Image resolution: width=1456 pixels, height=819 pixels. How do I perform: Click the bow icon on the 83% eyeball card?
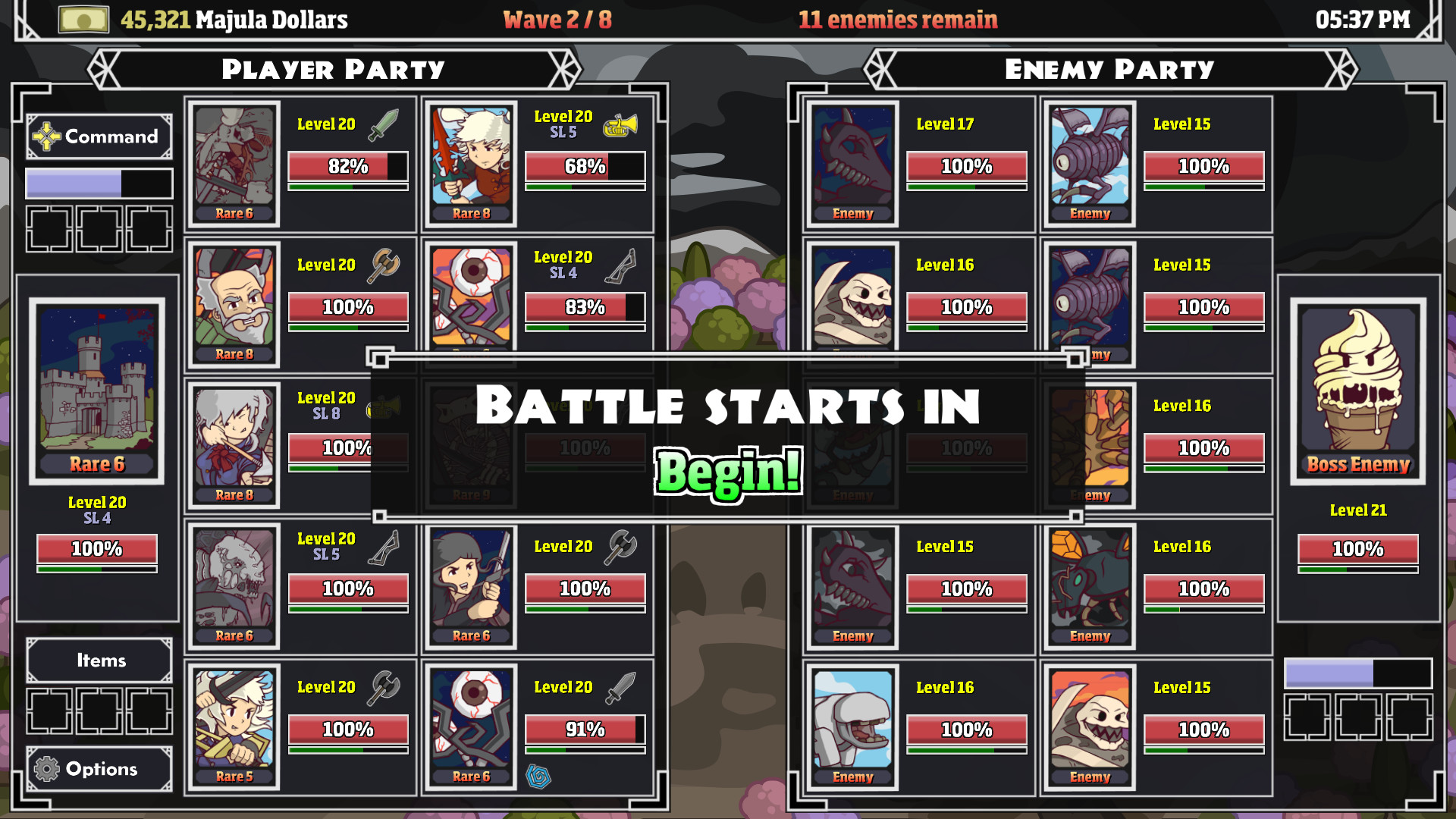(620, 266)
